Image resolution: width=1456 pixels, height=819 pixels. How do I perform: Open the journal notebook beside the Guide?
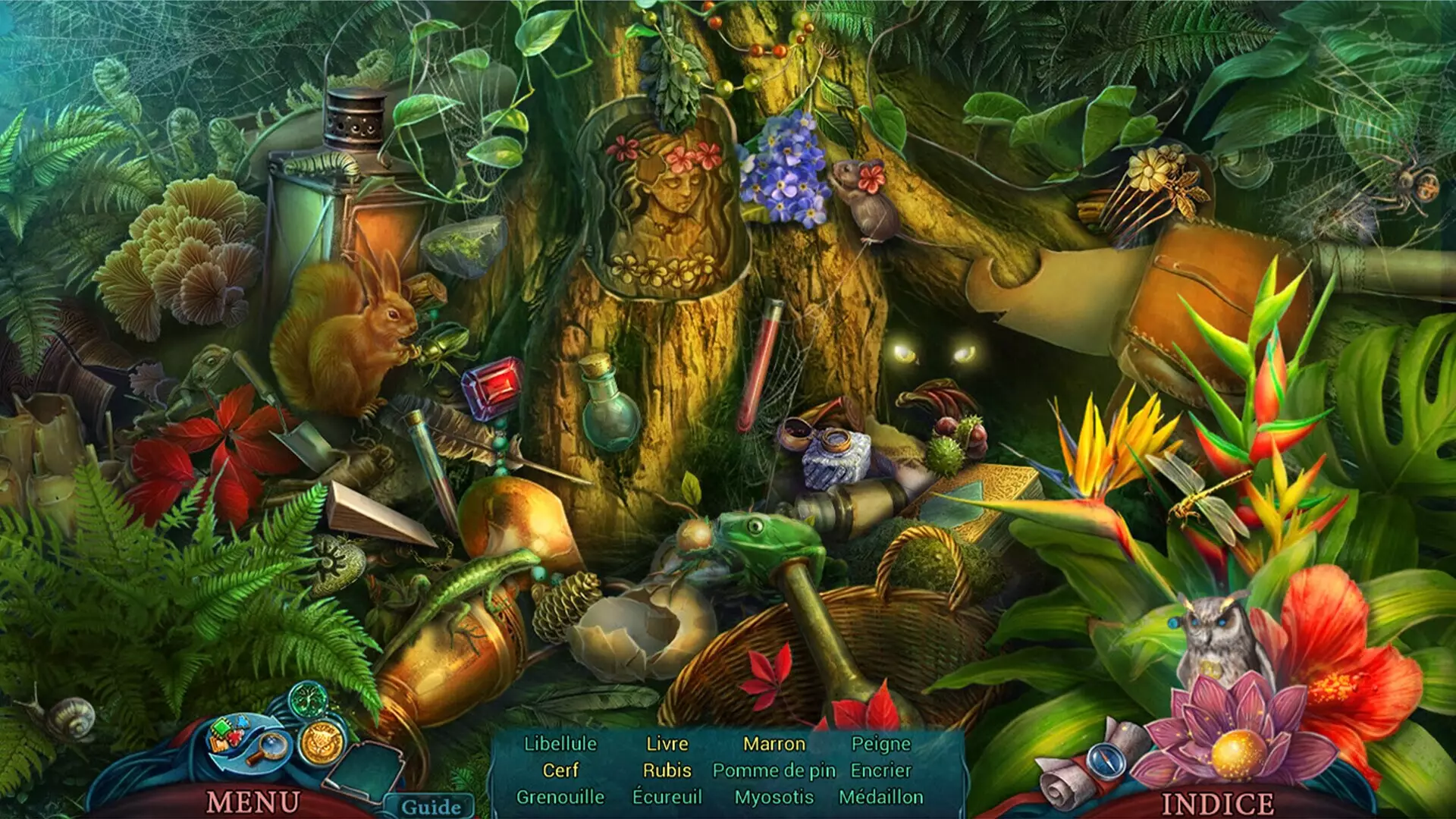point(364,770)
